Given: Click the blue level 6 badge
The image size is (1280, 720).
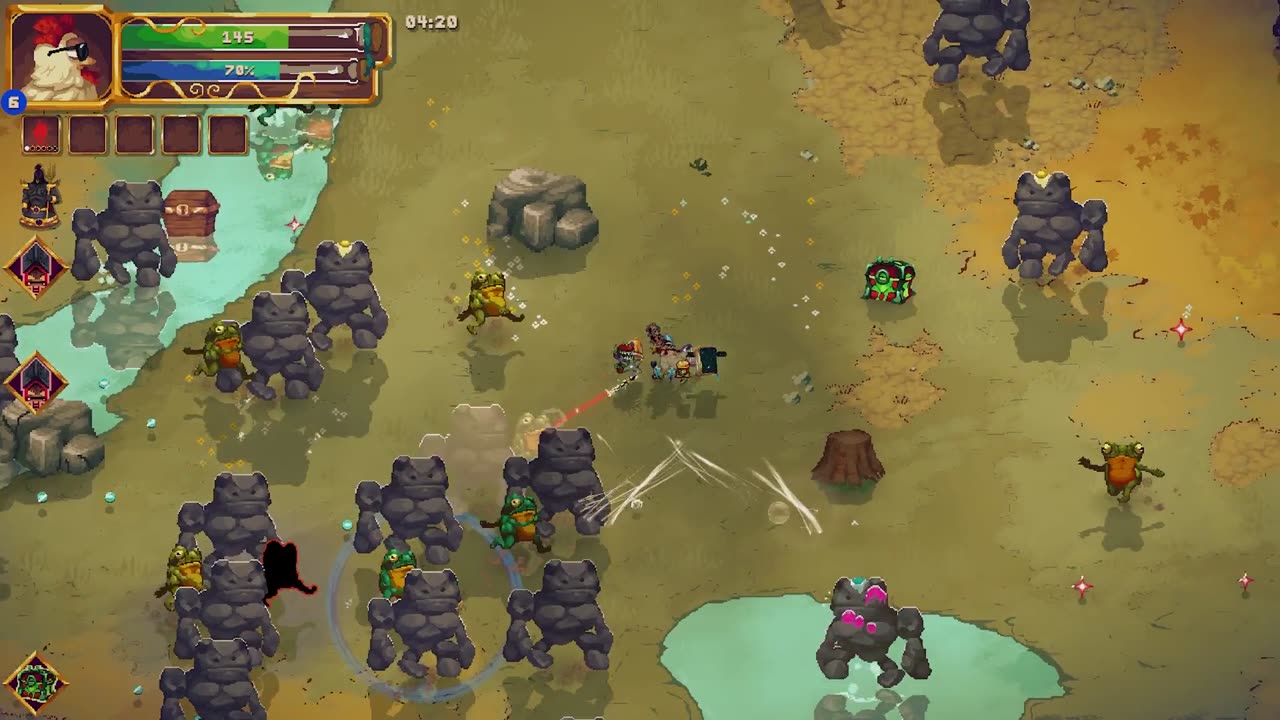Looking at the screenshot, I should tap(13, 103).
